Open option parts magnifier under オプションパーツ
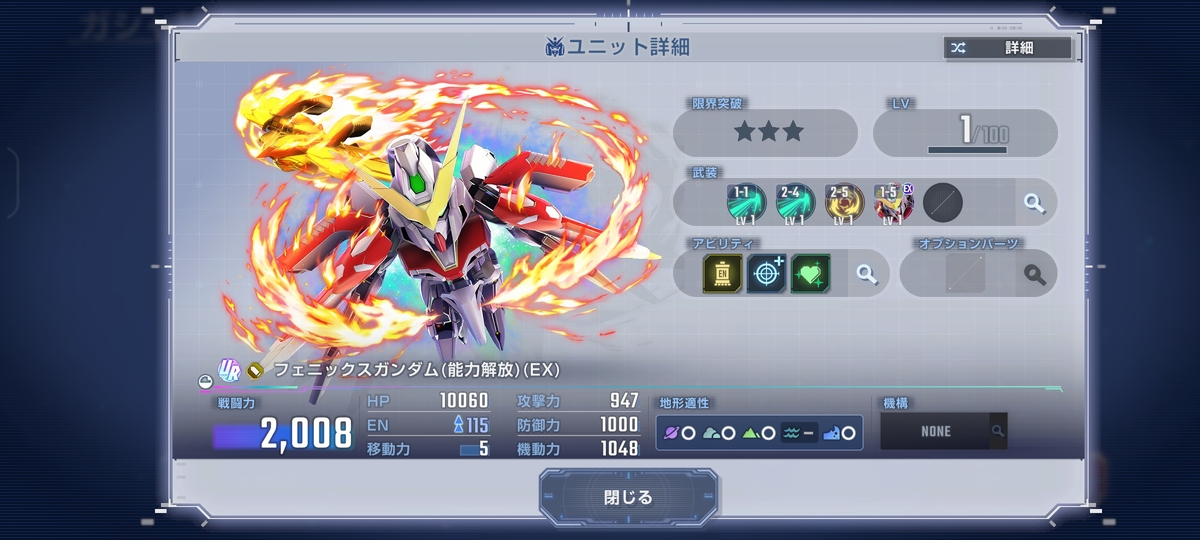 tap(1034, 274)
